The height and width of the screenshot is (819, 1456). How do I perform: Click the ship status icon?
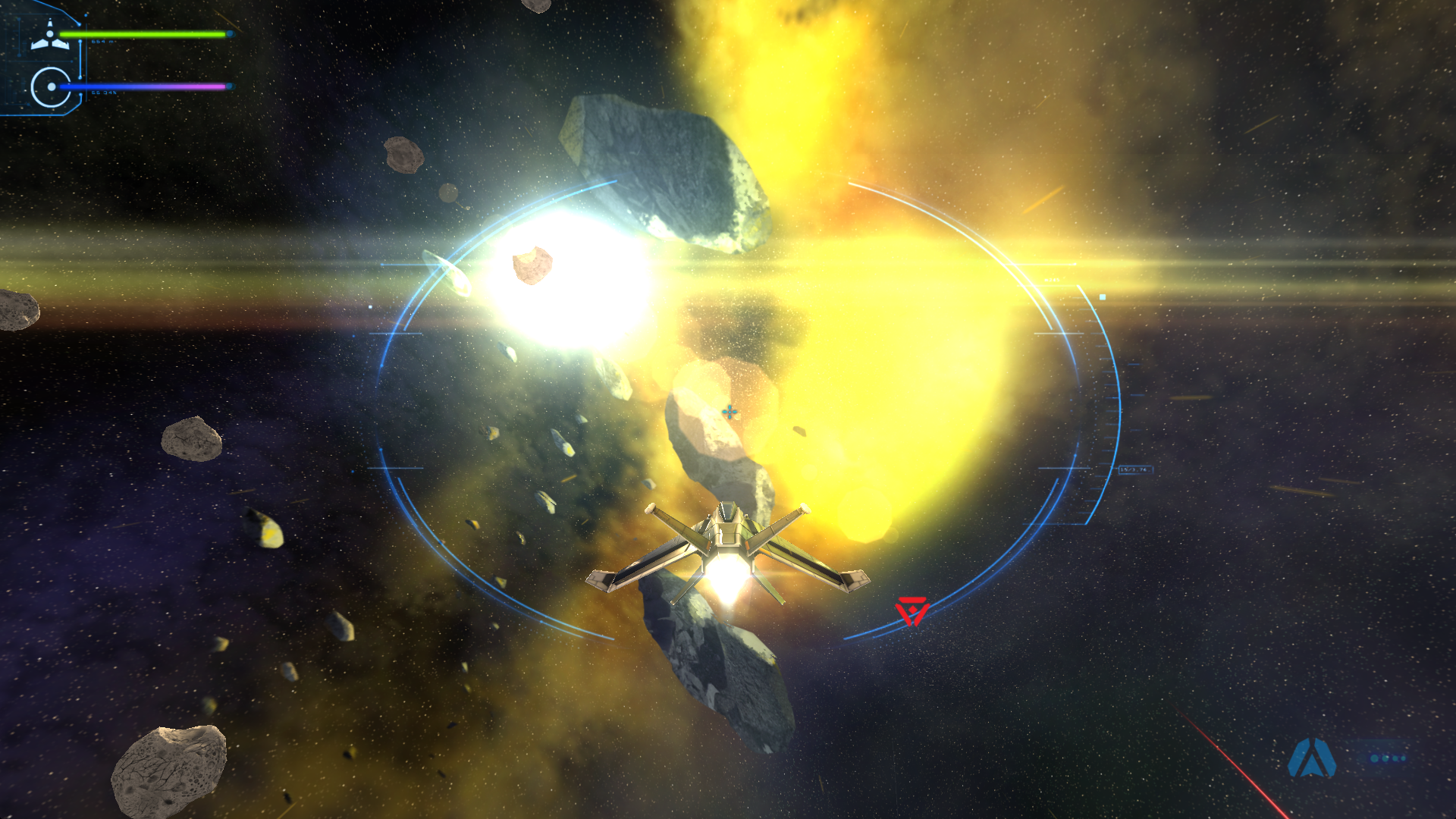pos(50,36)
